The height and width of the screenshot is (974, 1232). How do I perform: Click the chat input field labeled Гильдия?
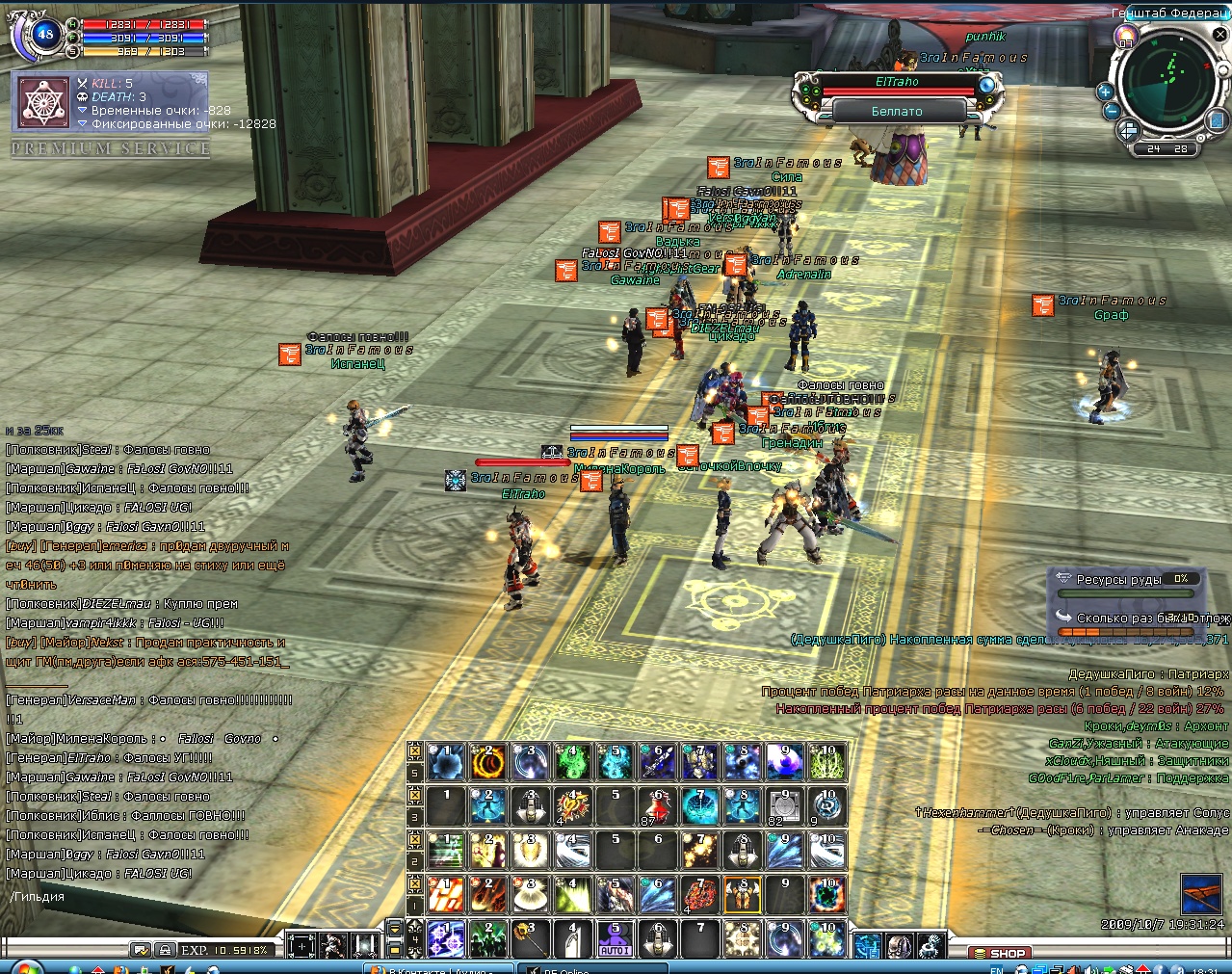[144, 897]
